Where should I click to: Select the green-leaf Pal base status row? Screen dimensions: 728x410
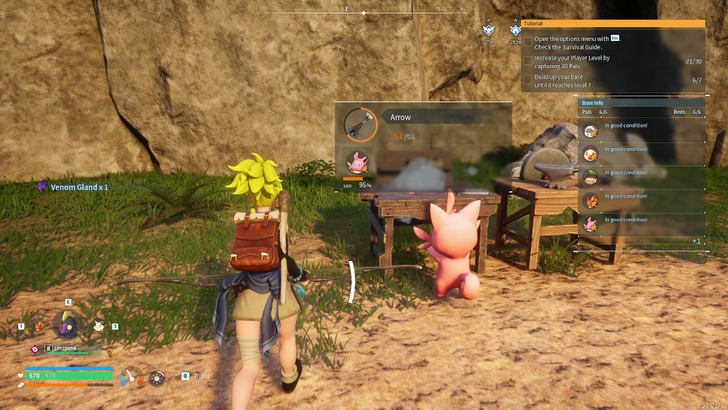640,175
